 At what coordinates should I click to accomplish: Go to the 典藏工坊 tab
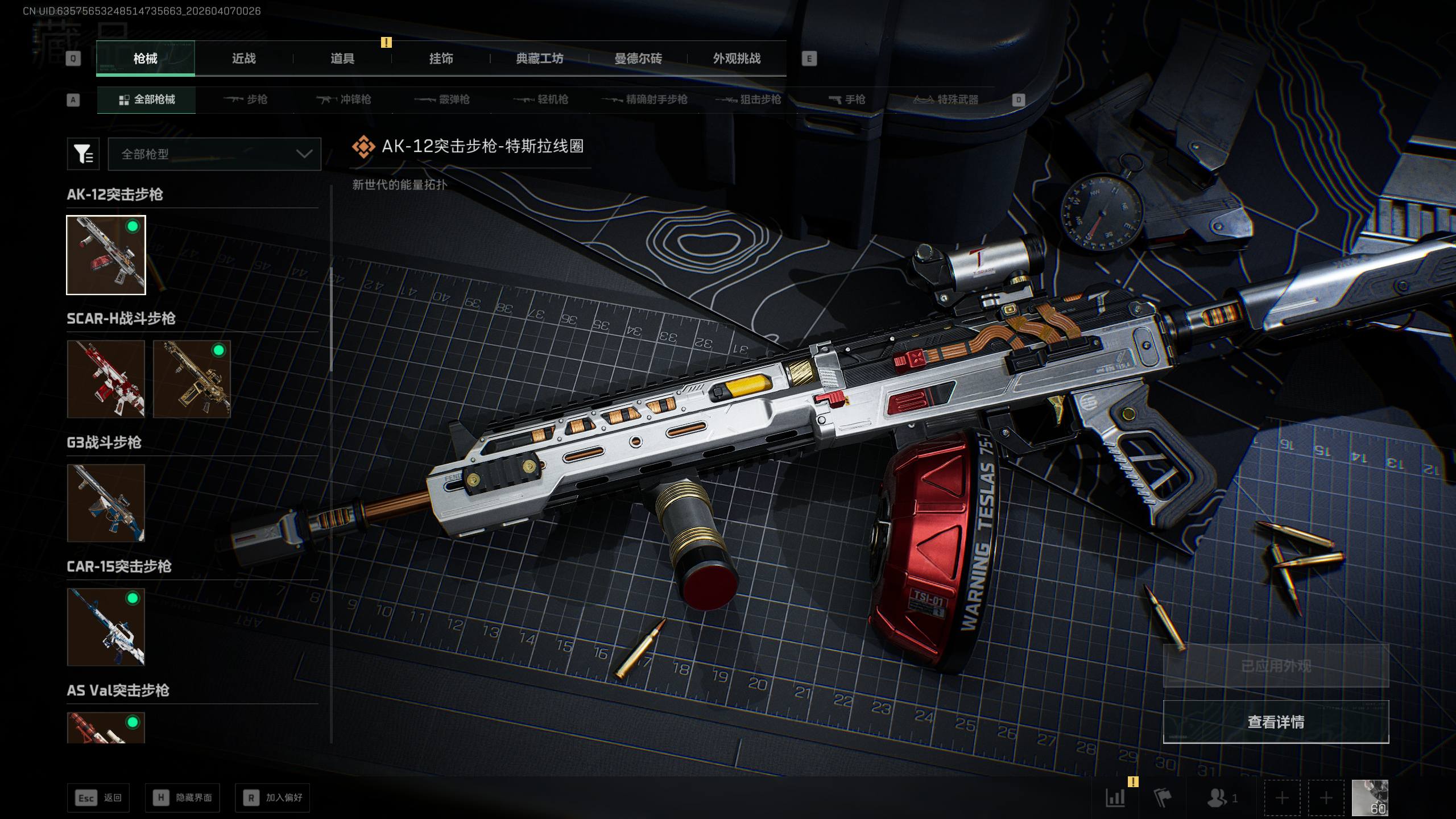pos(539,59)
